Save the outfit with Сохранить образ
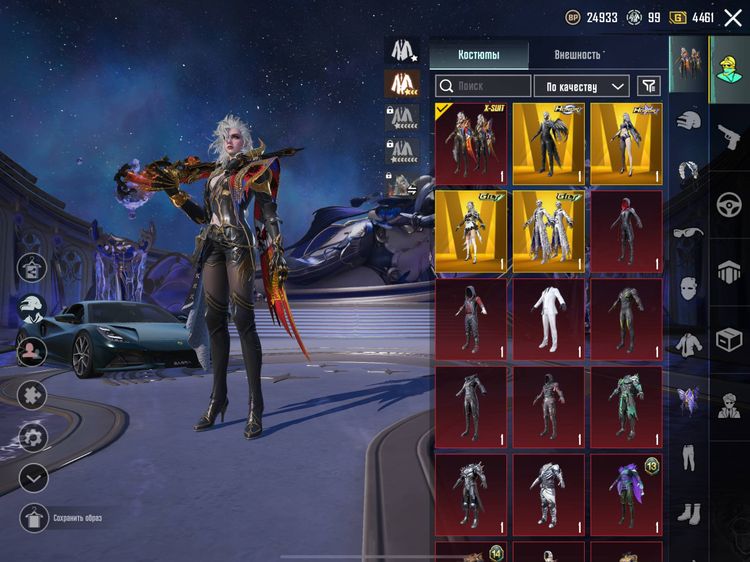750x562 pixels. pos(34,518)
